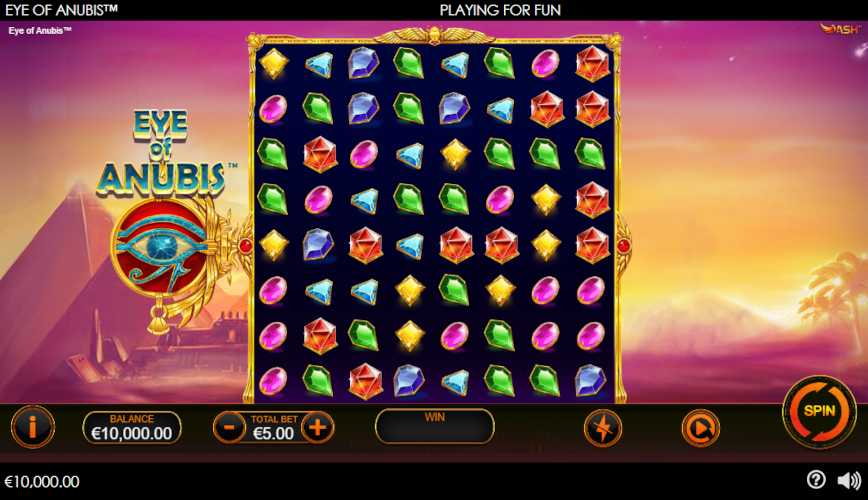Increase the total bet with plus

point(317,427)
